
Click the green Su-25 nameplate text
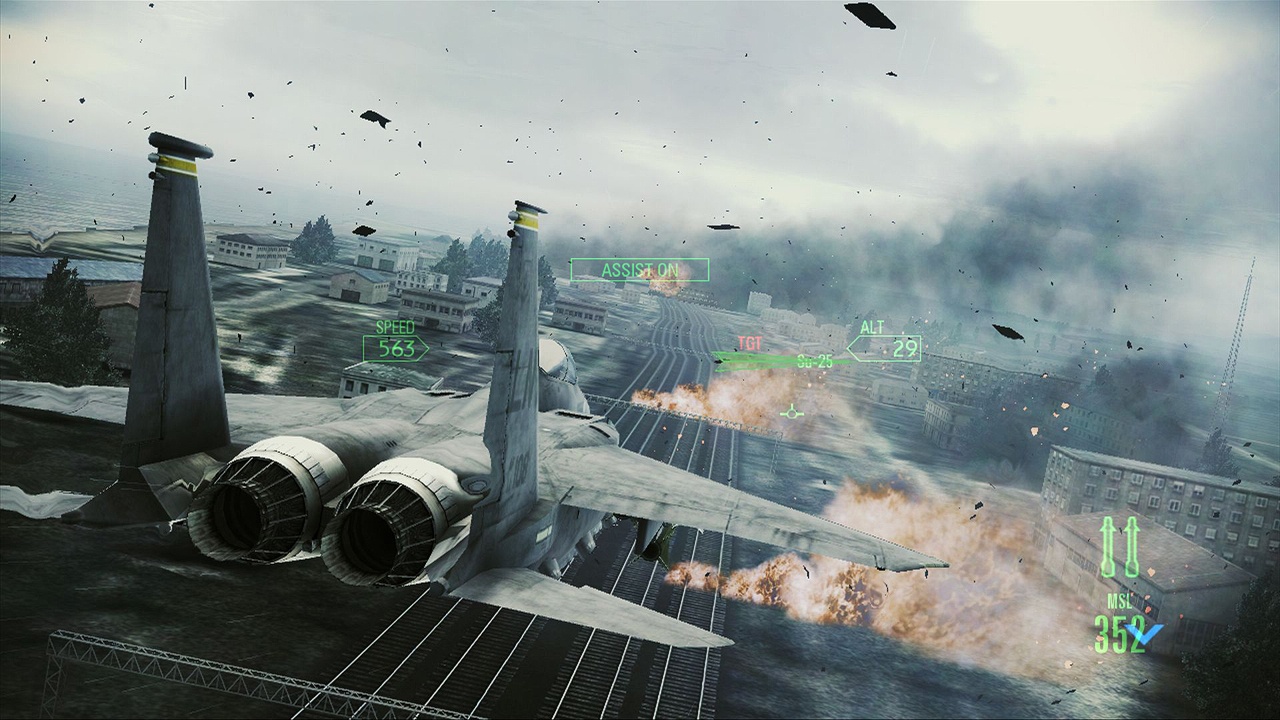pos(814,360)
